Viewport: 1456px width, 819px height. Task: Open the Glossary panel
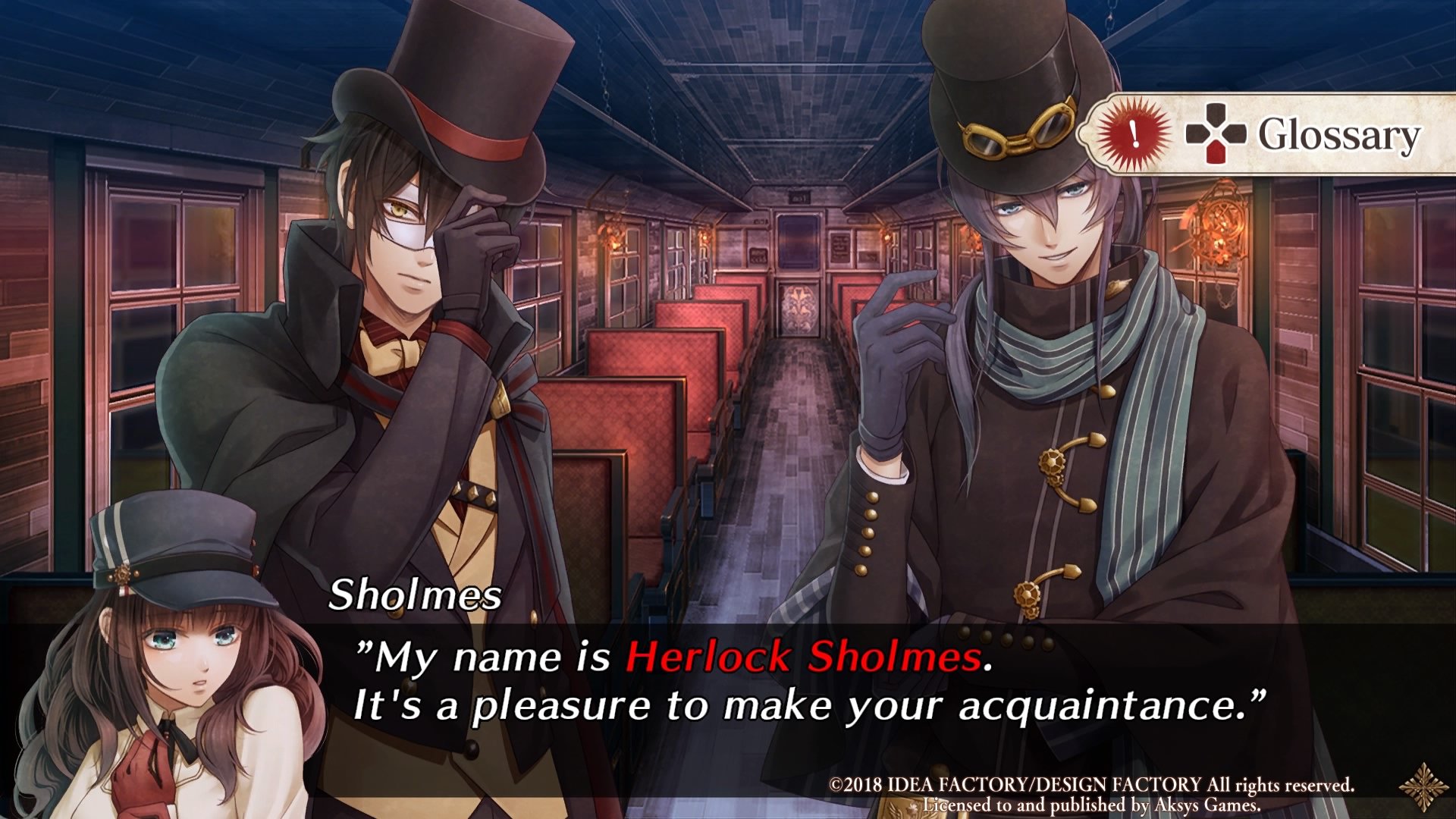(x=1338, y=133)
